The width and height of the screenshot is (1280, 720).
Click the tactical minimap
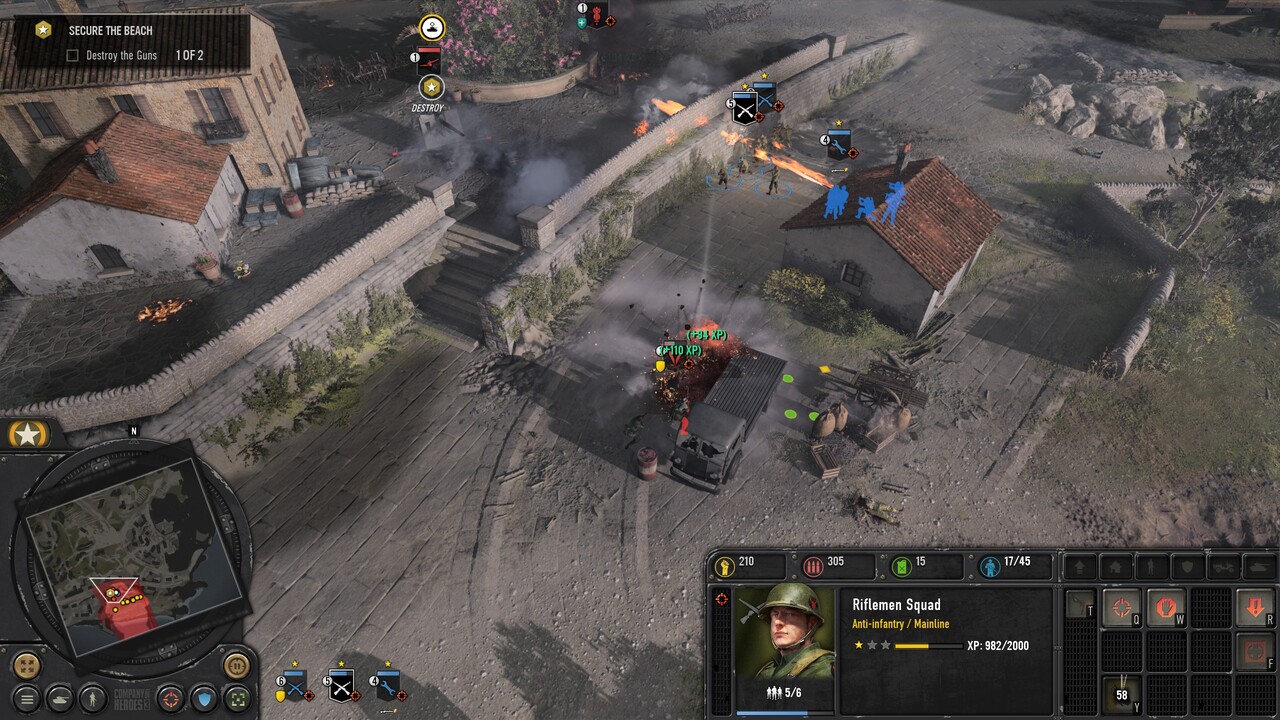tap(130, 545)
